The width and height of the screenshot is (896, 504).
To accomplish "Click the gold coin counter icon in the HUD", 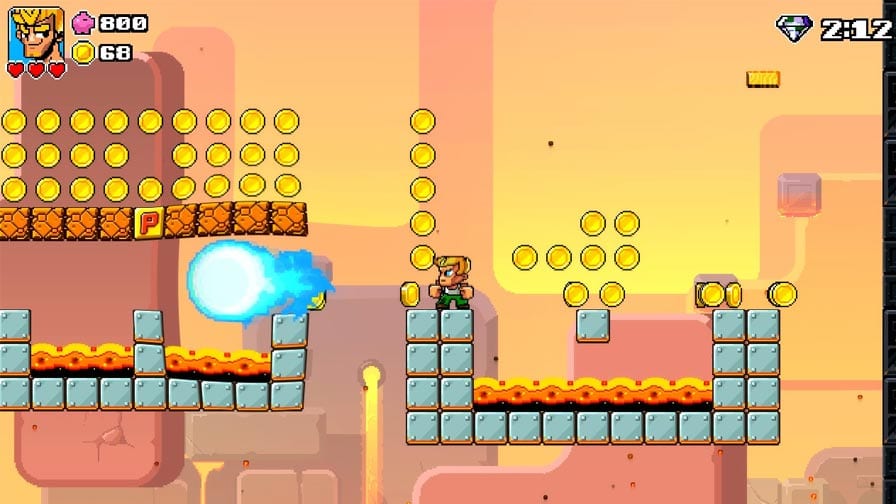I will pos(84,52).
